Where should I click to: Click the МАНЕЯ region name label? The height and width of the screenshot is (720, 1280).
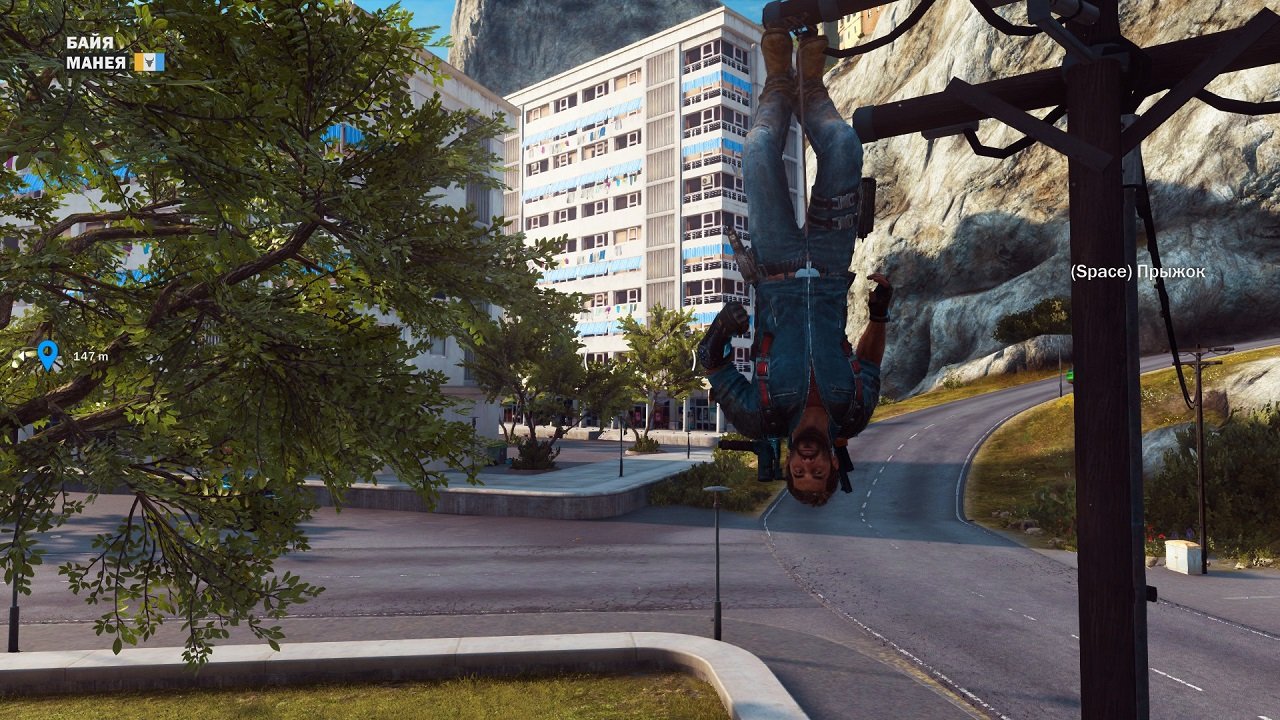point(97,61)
